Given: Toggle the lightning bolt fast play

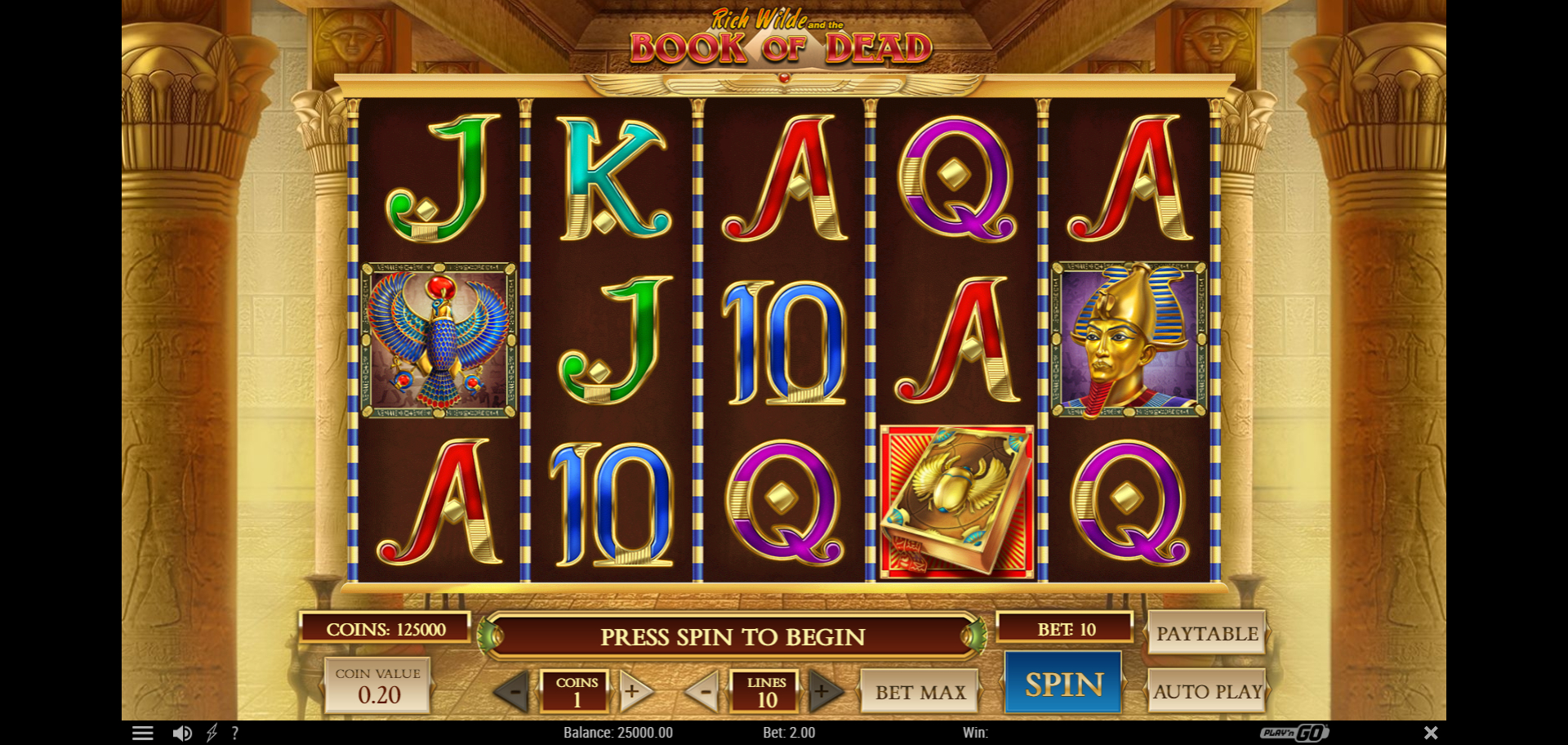Looking at the screenshot, I should click(212, 733).
